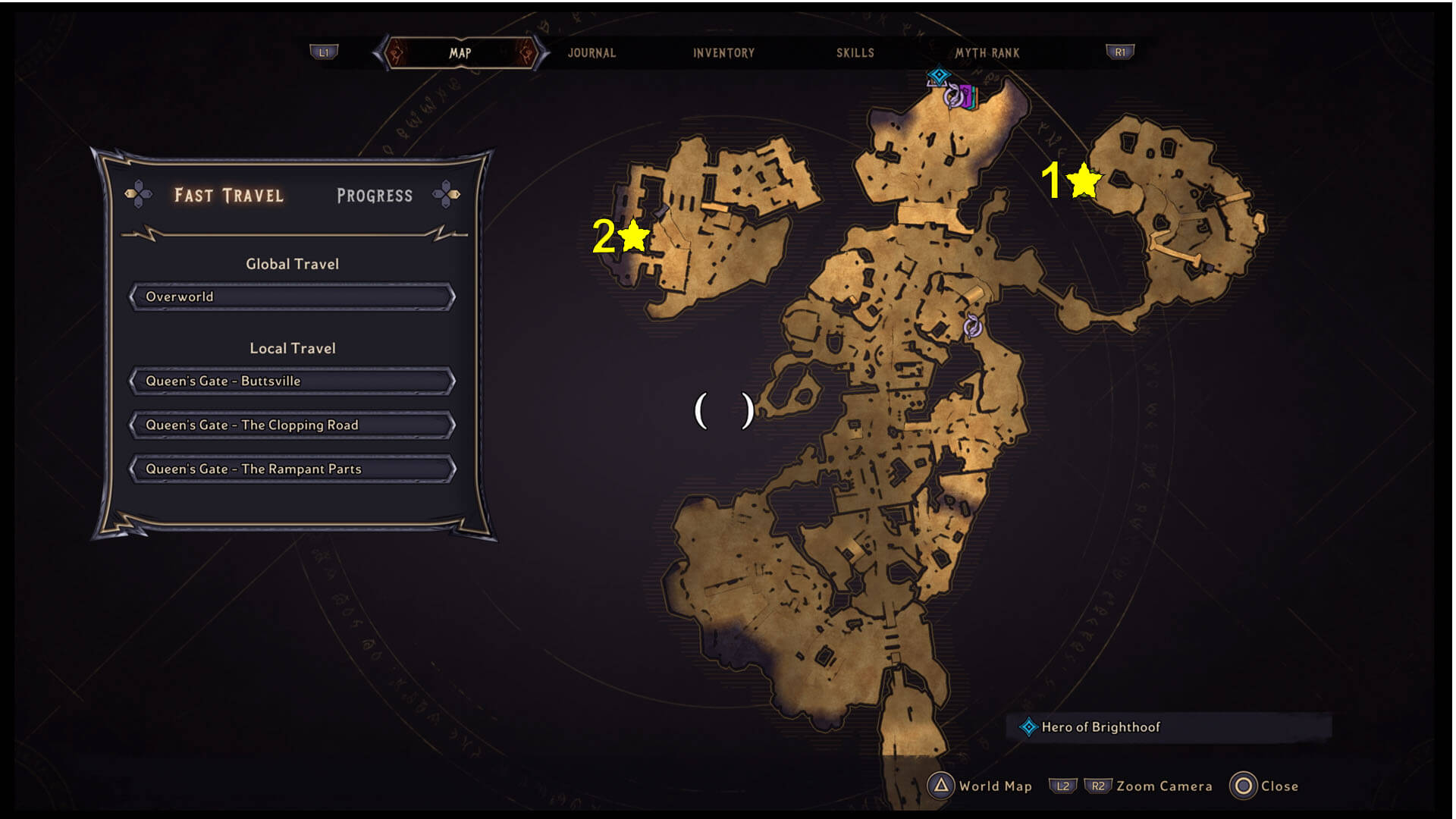Switch to the Progress panel

373,195
